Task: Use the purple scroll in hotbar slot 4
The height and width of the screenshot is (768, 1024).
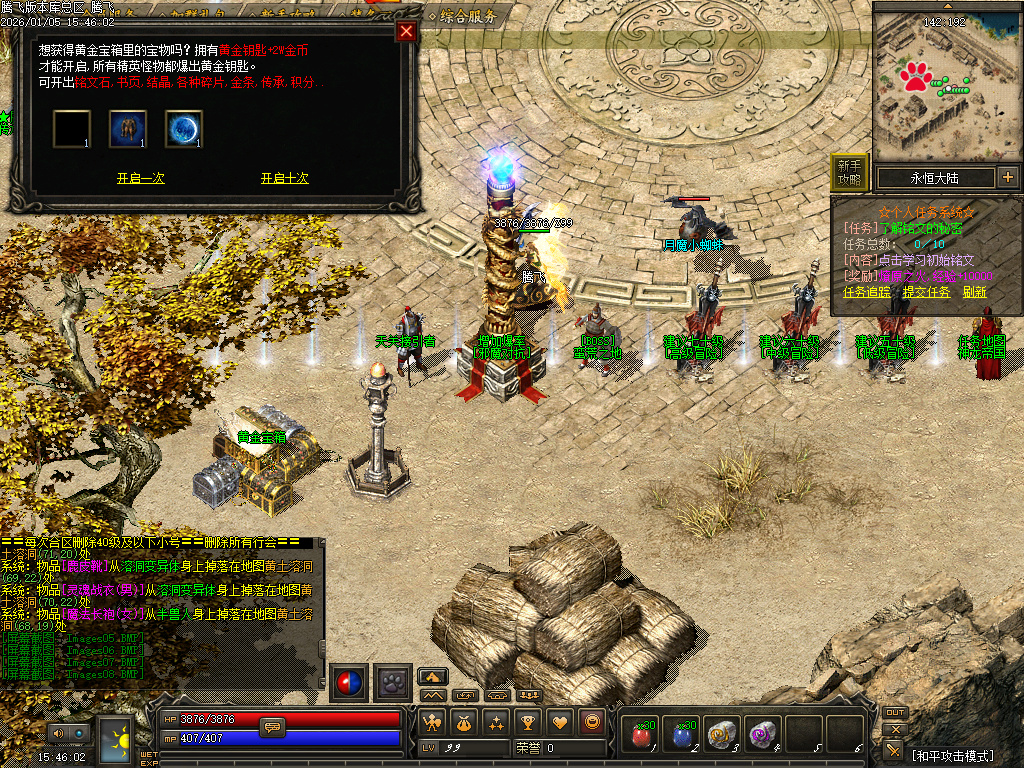Action: (763, 735)
